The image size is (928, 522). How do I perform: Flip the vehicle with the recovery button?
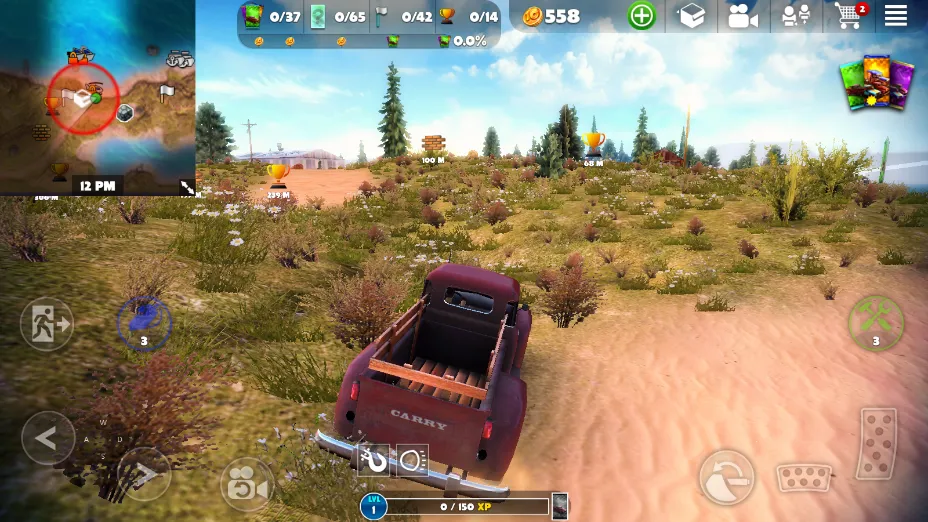click(x=726, y=475)
